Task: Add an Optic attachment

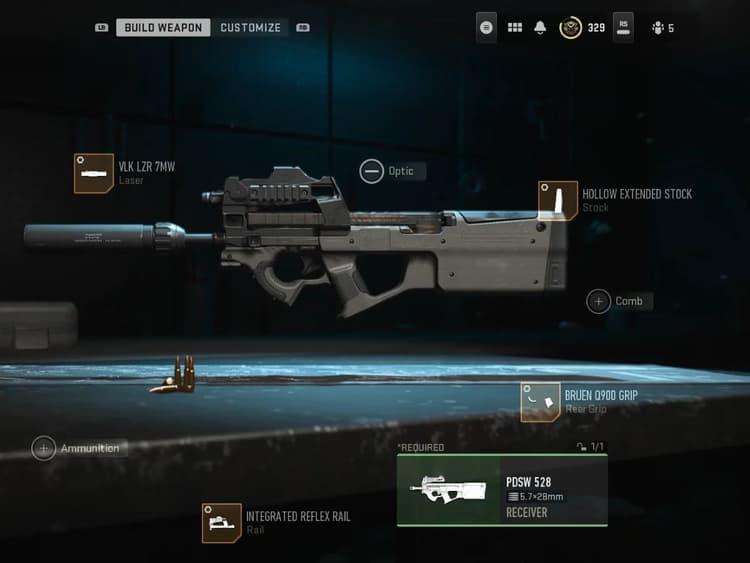Action: [x=372, y=172]
